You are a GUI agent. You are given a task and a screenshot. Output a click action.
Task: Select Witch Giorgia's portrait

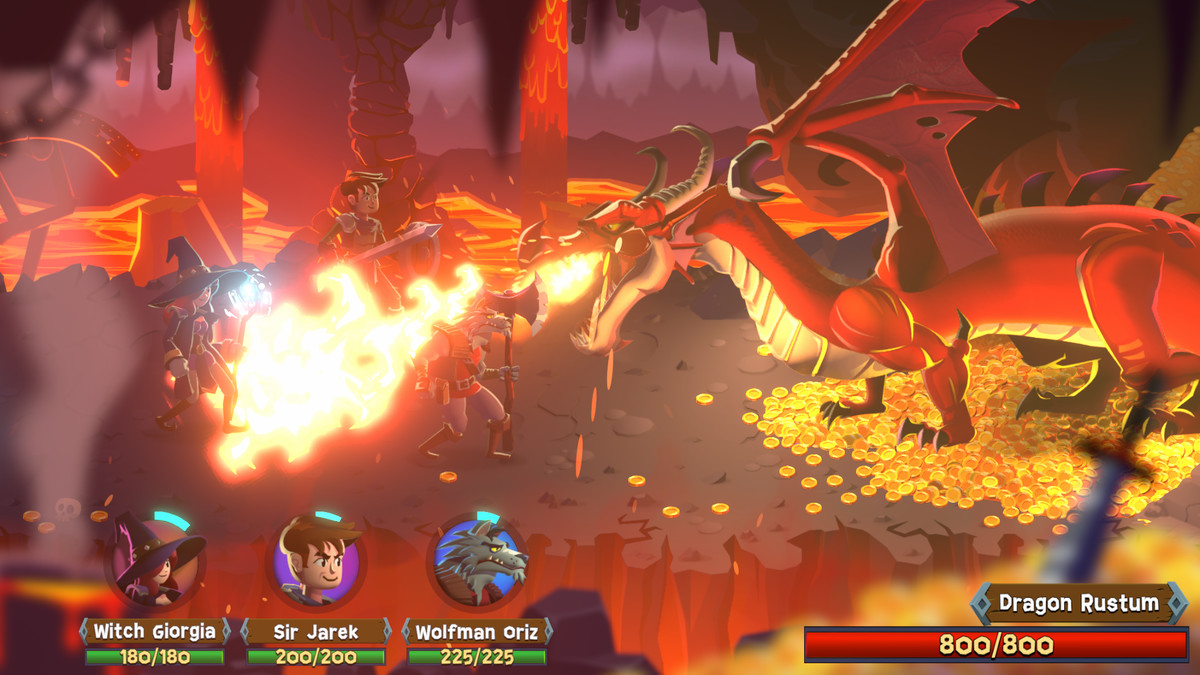155,562
